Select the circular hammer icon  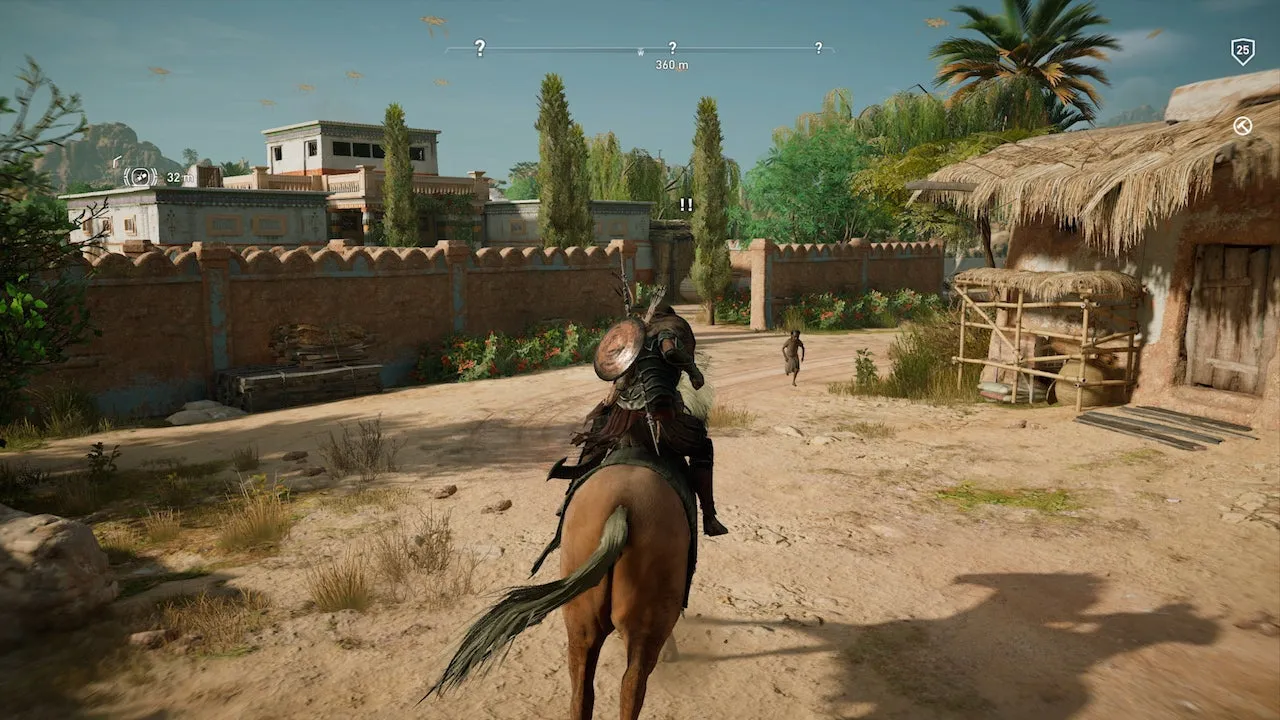click(x=1242, y=126)
